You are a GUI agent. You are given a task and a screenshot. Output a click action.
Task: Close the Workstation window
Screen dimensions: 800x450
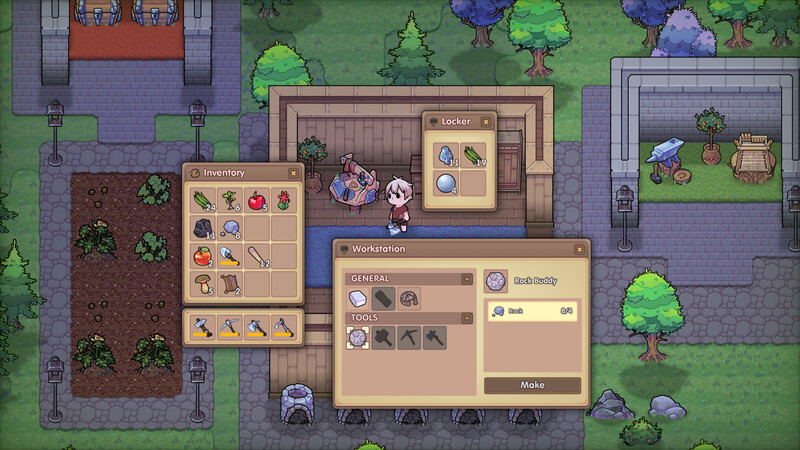(579, 248)
